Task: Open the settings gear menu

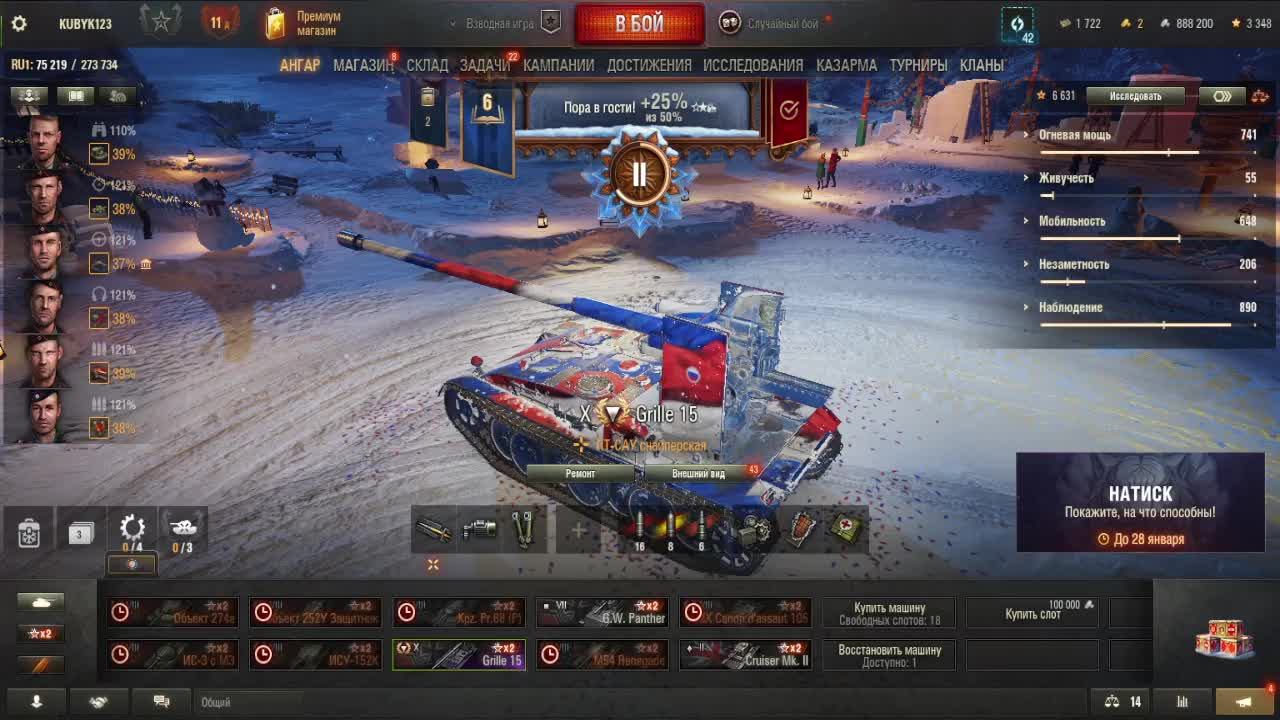Action: [x=19, y=24]
